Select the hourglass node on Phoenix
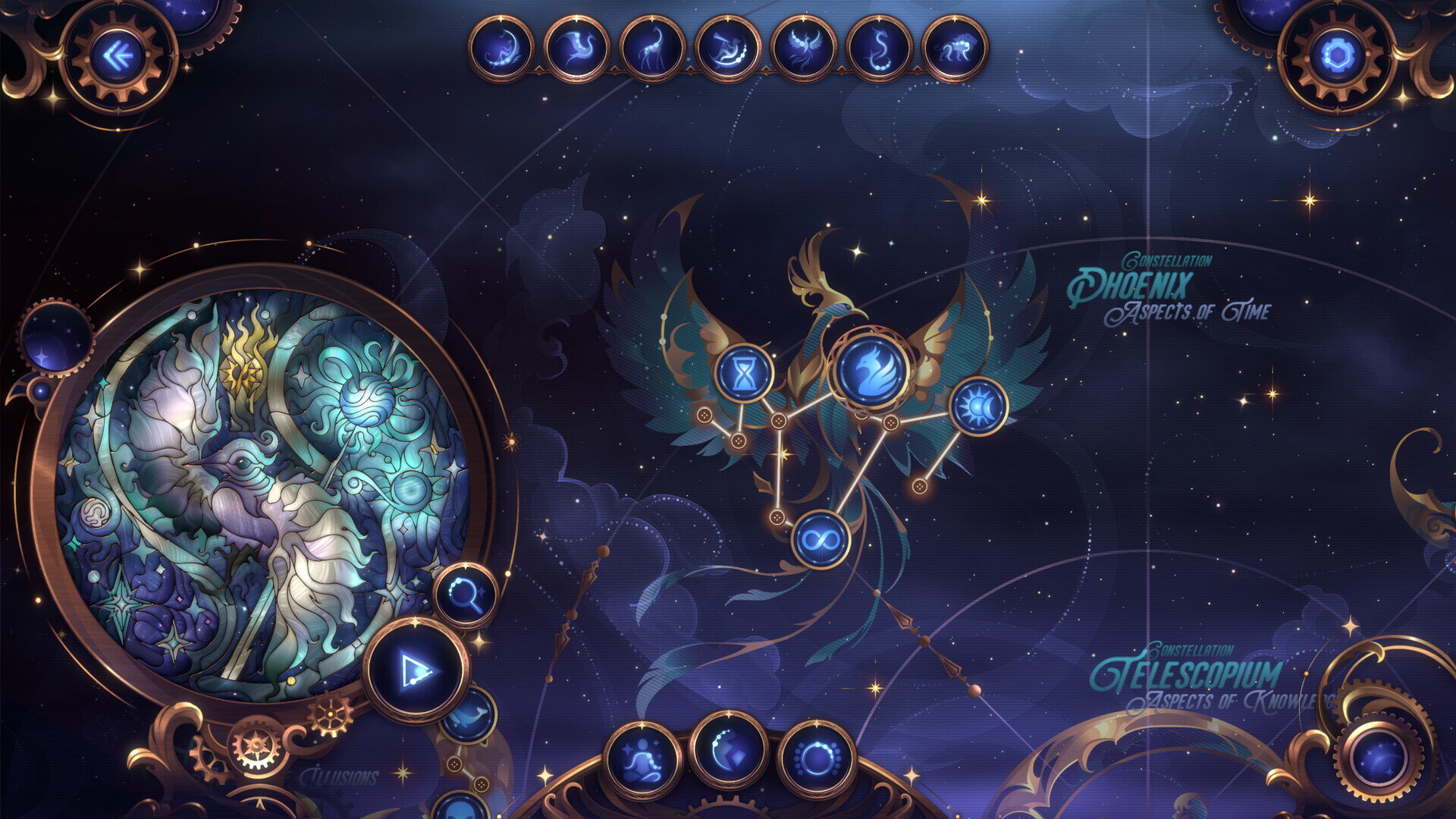Image resolution: width=1456 pixels, height=819 pixels. pyautogui.click(x=744, y=373)
